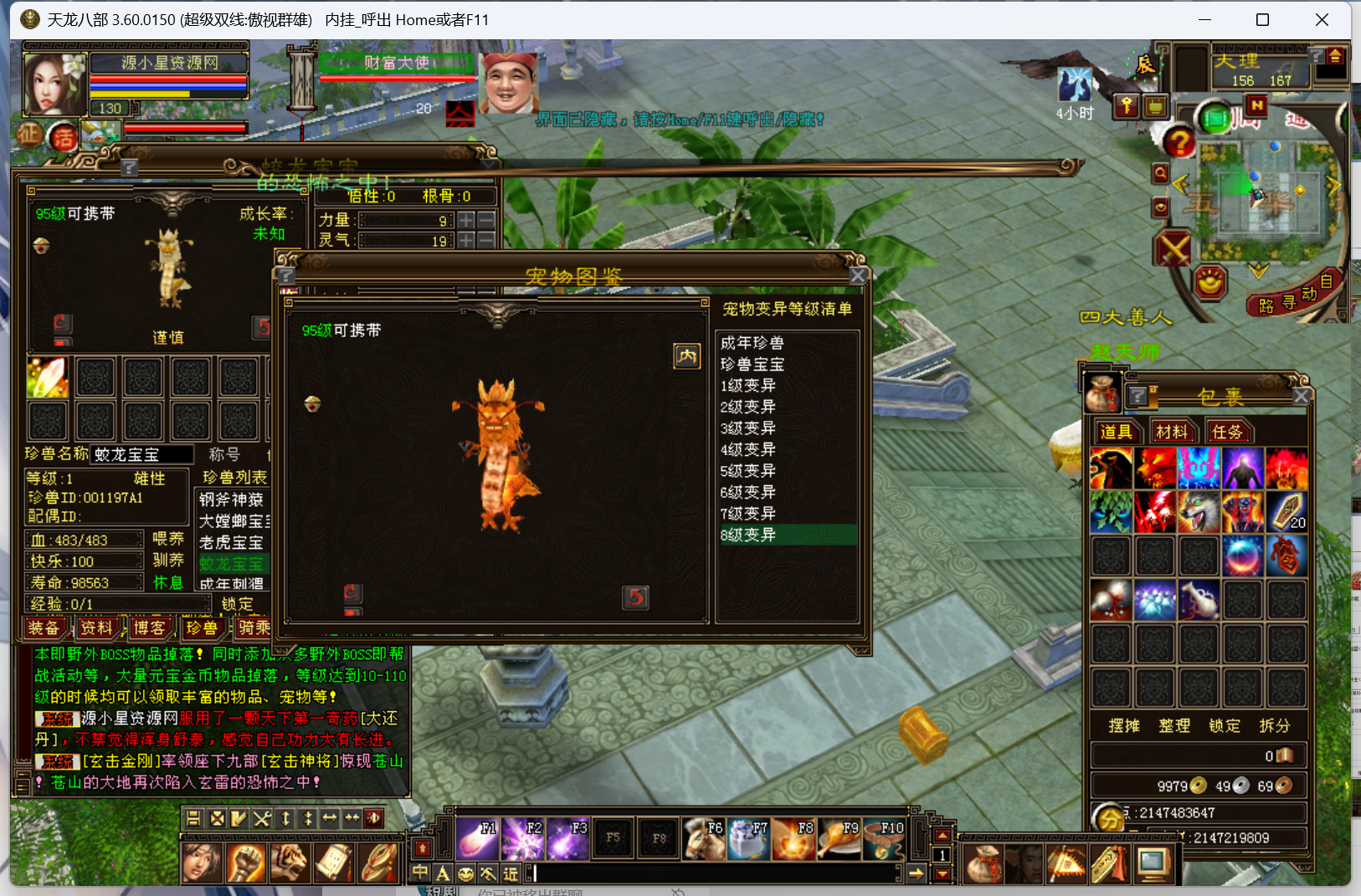Close the 包裹 bag window
Screen dimensions: 1361x896
(x=1301, y=396)
